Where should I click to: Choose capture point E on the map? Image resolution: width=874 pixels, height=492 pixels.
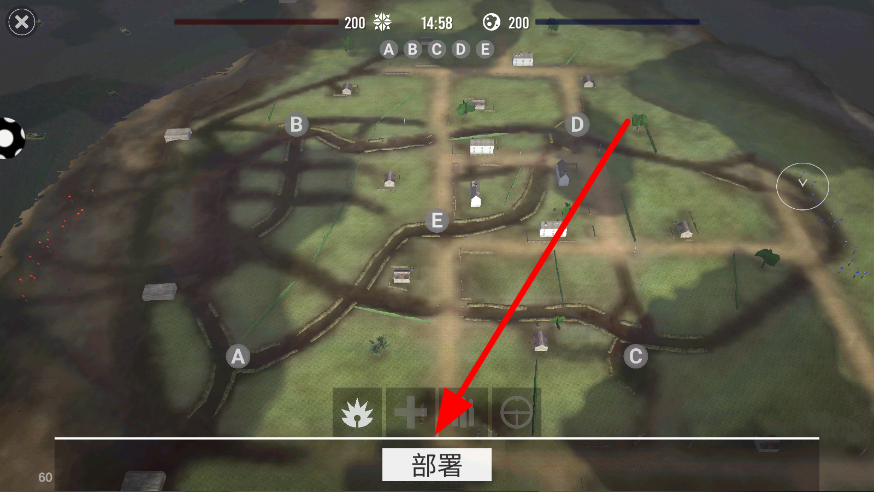pos(436,221)
